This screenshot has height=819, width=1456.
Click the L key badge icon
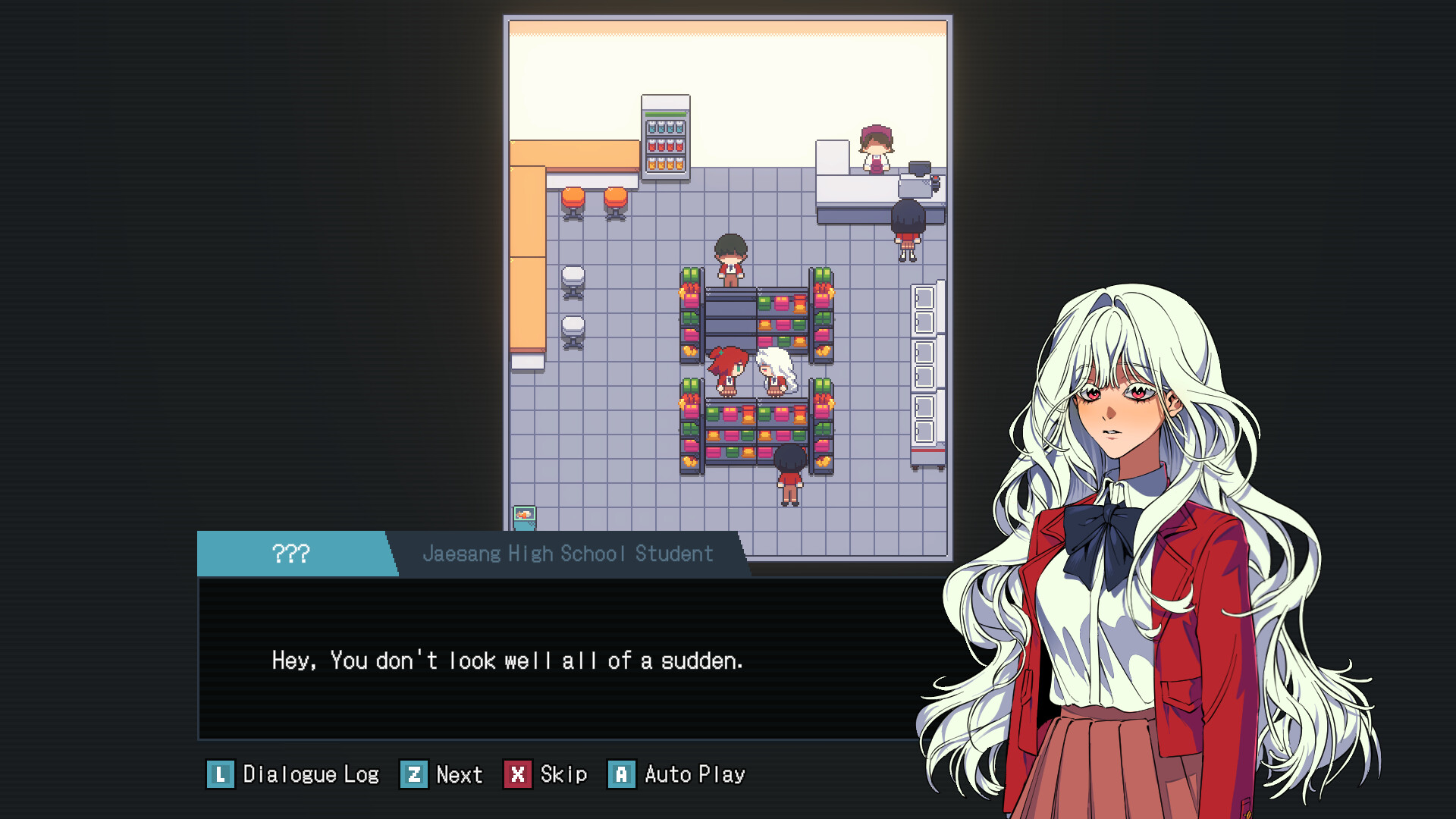220,774
